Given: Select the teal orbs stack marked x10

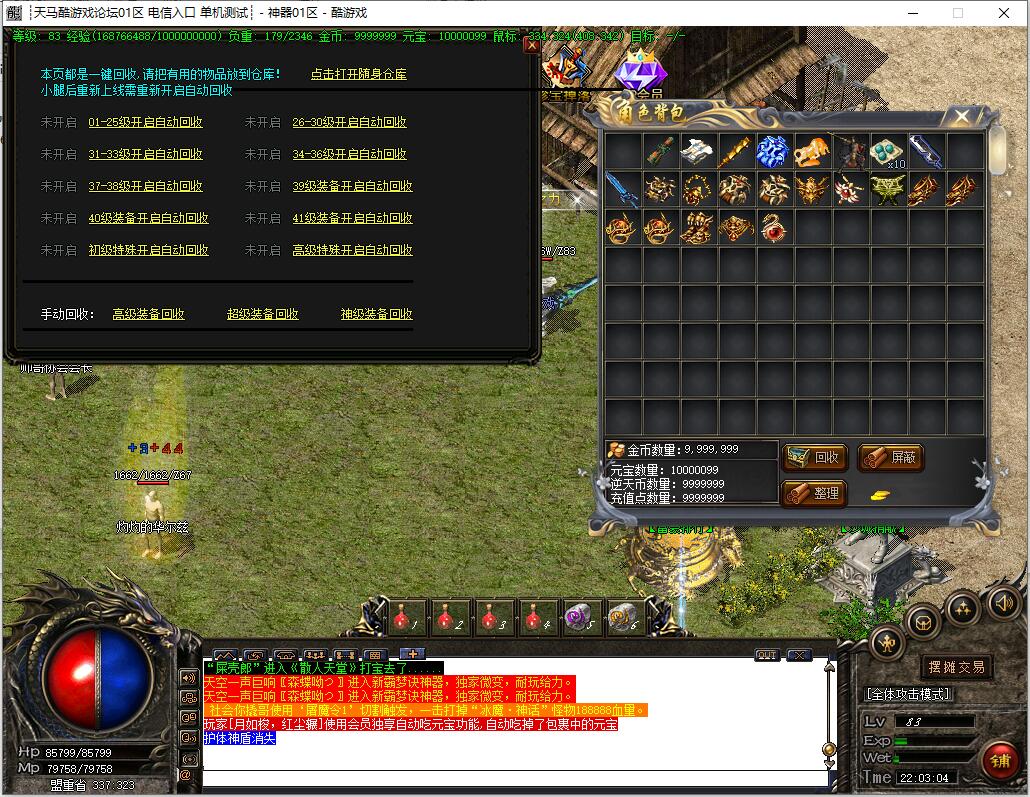Looking at the screenshot, I should (888, 151).
